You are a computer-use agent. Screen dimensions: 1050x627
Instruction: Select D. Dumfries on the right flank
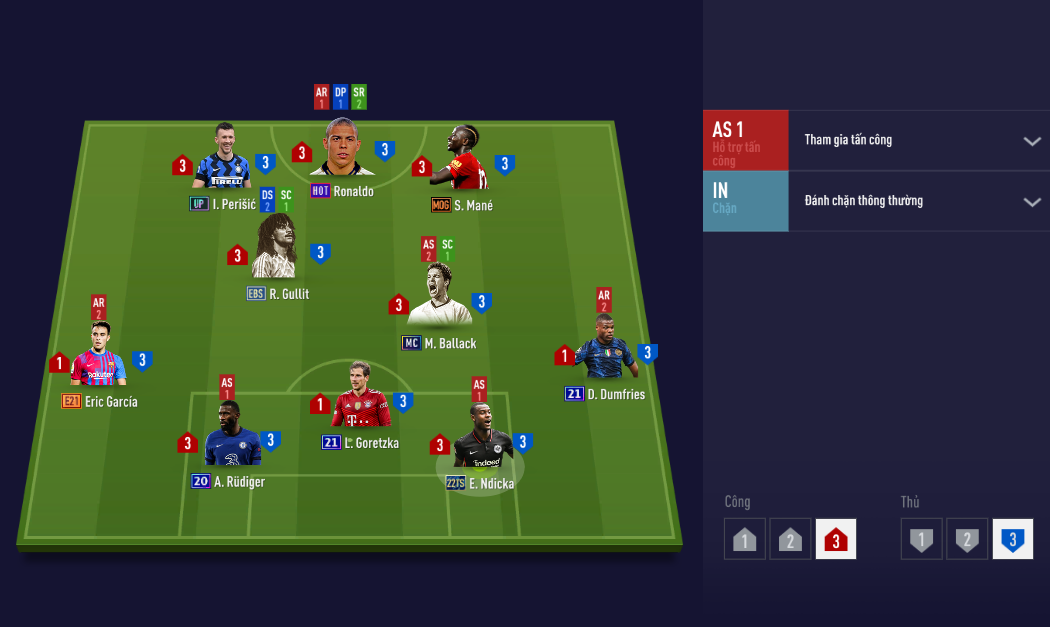pos(605,350)
